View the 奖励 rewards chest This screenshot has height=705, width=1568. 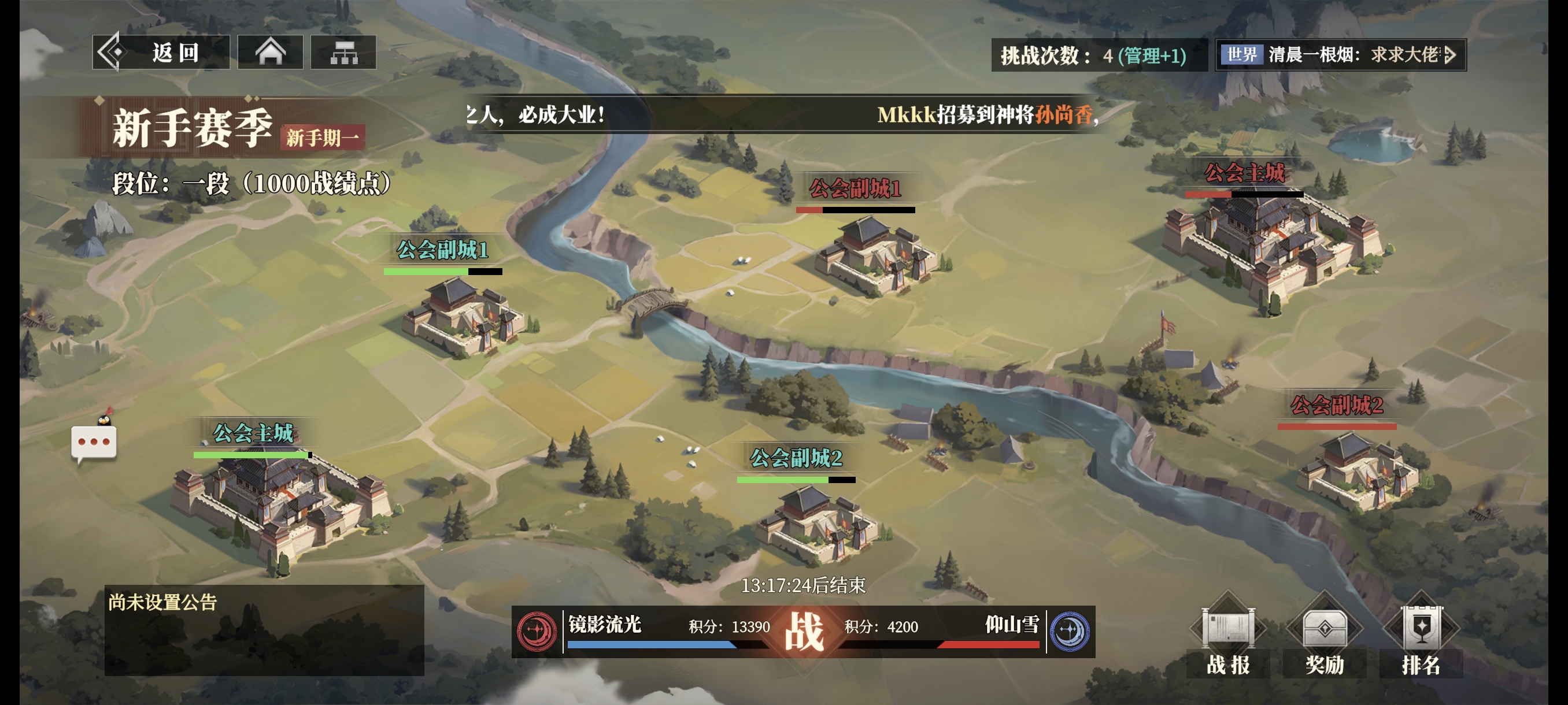(x=1324, y=639)
